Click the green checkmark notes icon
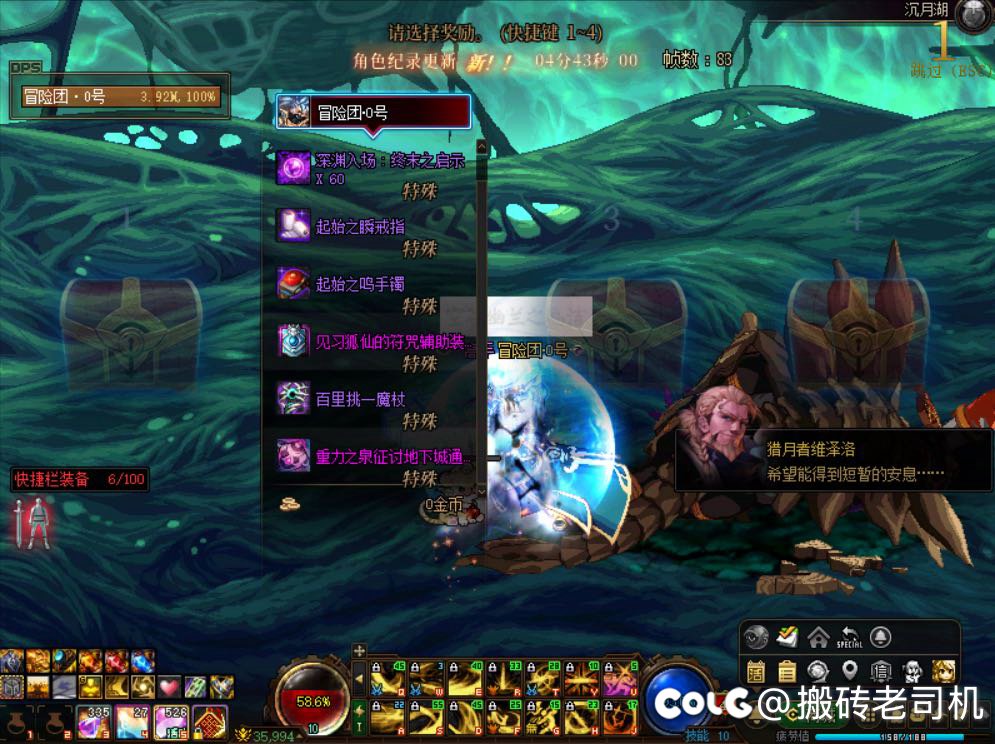This screenshot has width=995, height=744. pyautogui.click(x=788, y=637)
